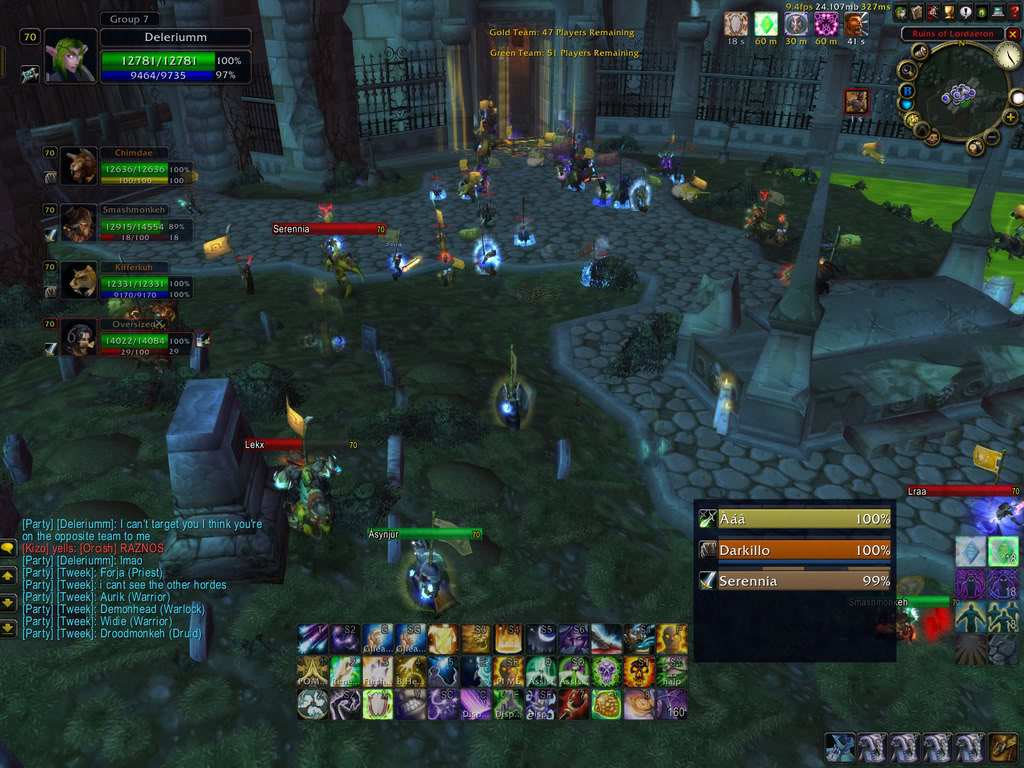This screenshot has height=768, width=1024.
Task: Zoom in the minimap with plus button
Action: tap(1011, 117)
